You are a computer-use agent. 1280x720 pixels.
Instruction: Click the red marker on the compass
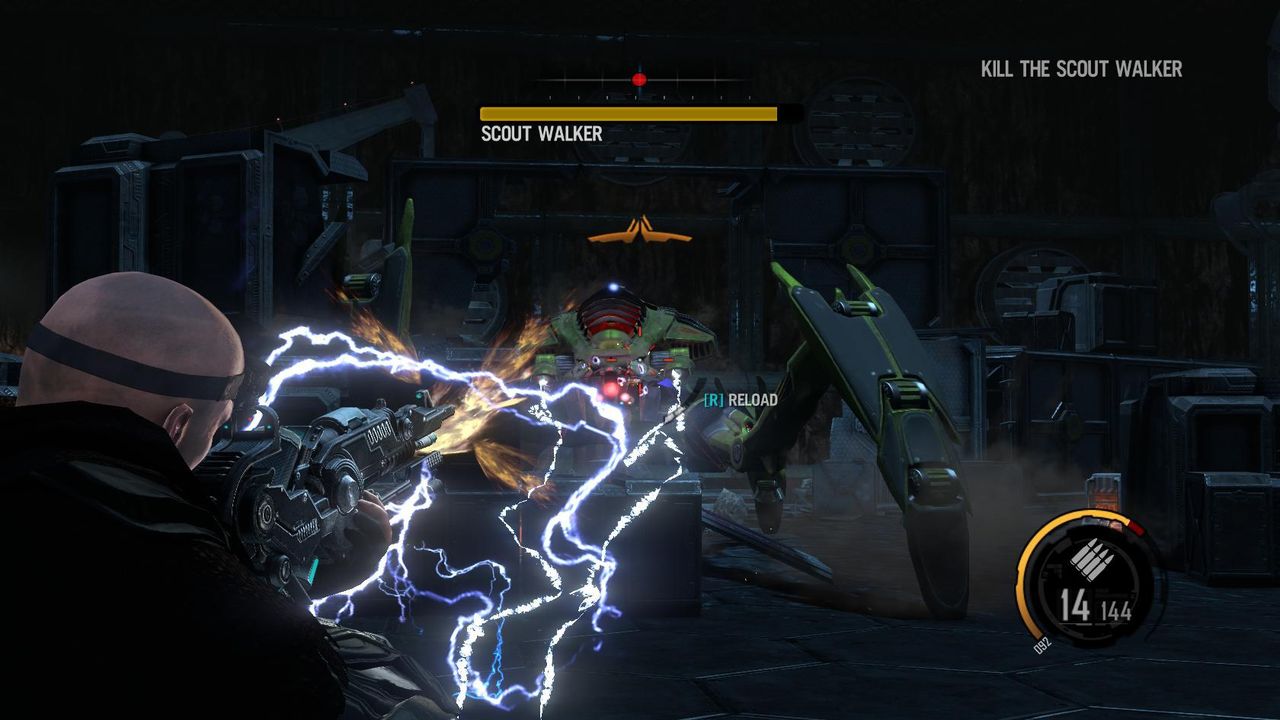[x=639, y=79]
